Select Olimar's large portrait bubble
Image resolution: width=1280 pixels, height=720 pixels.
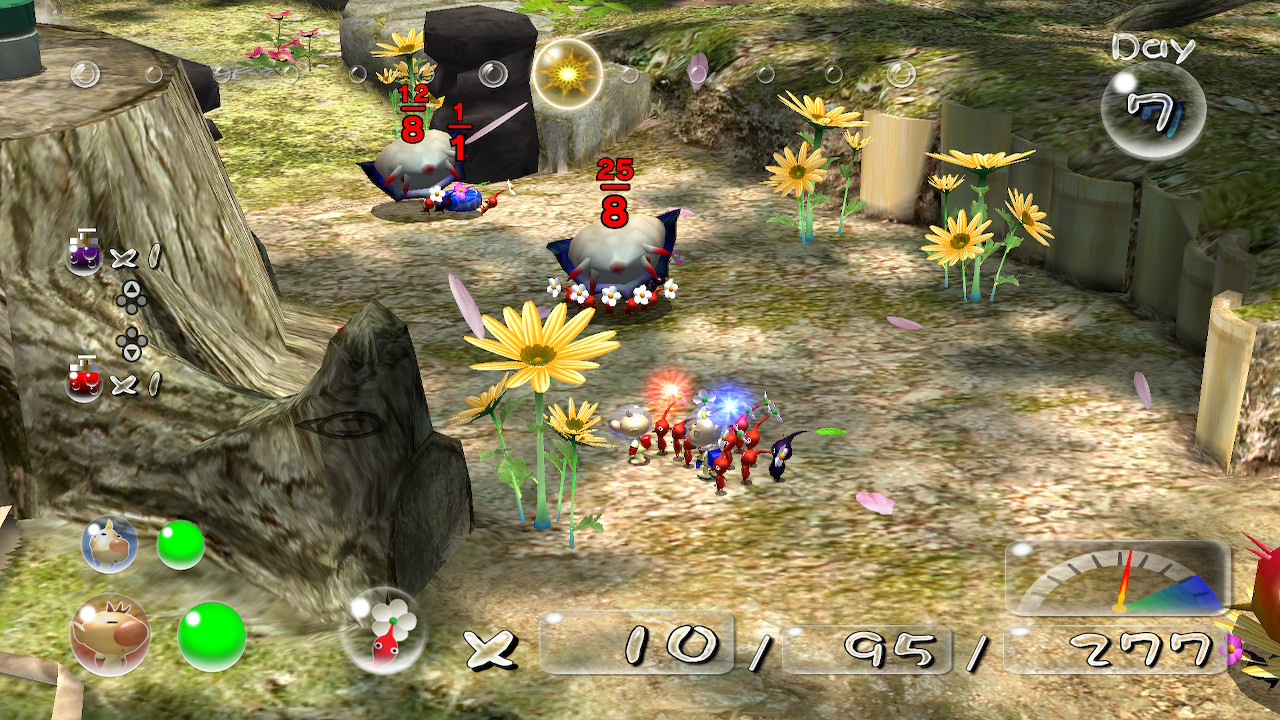click(x=110, y=635)
